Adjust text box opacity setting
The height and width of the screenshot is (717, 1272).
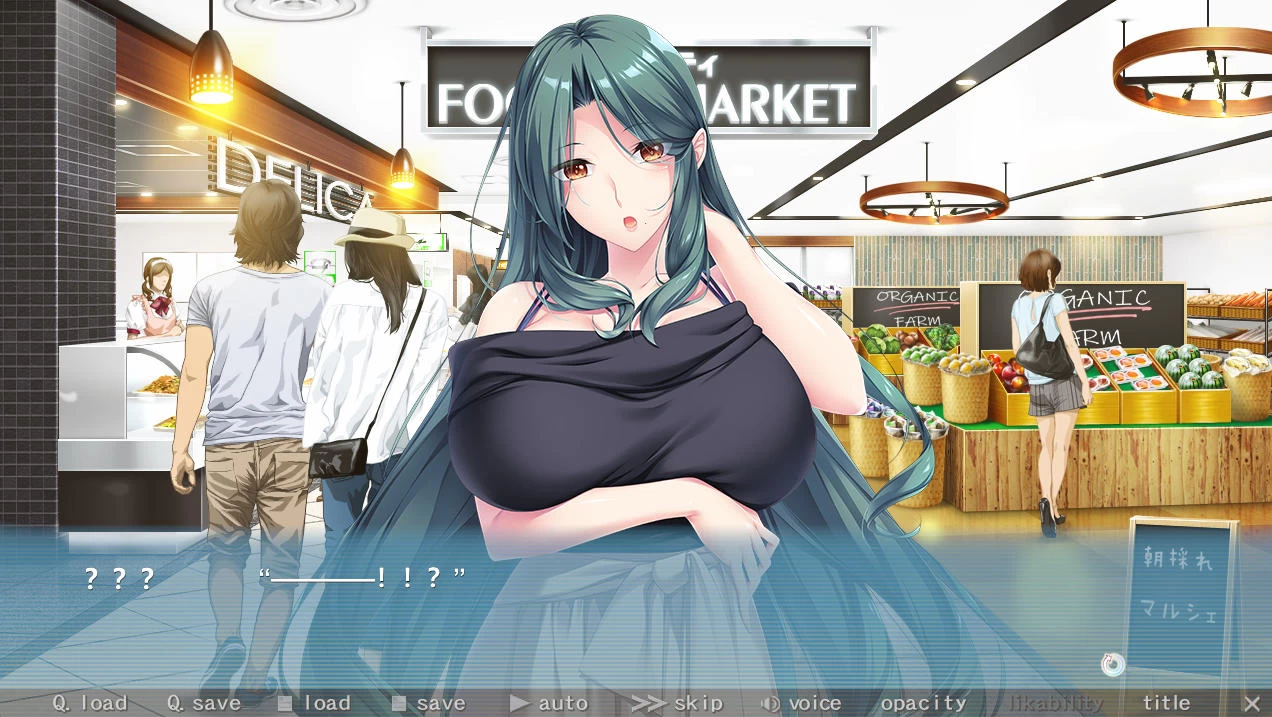coord(924,703)
